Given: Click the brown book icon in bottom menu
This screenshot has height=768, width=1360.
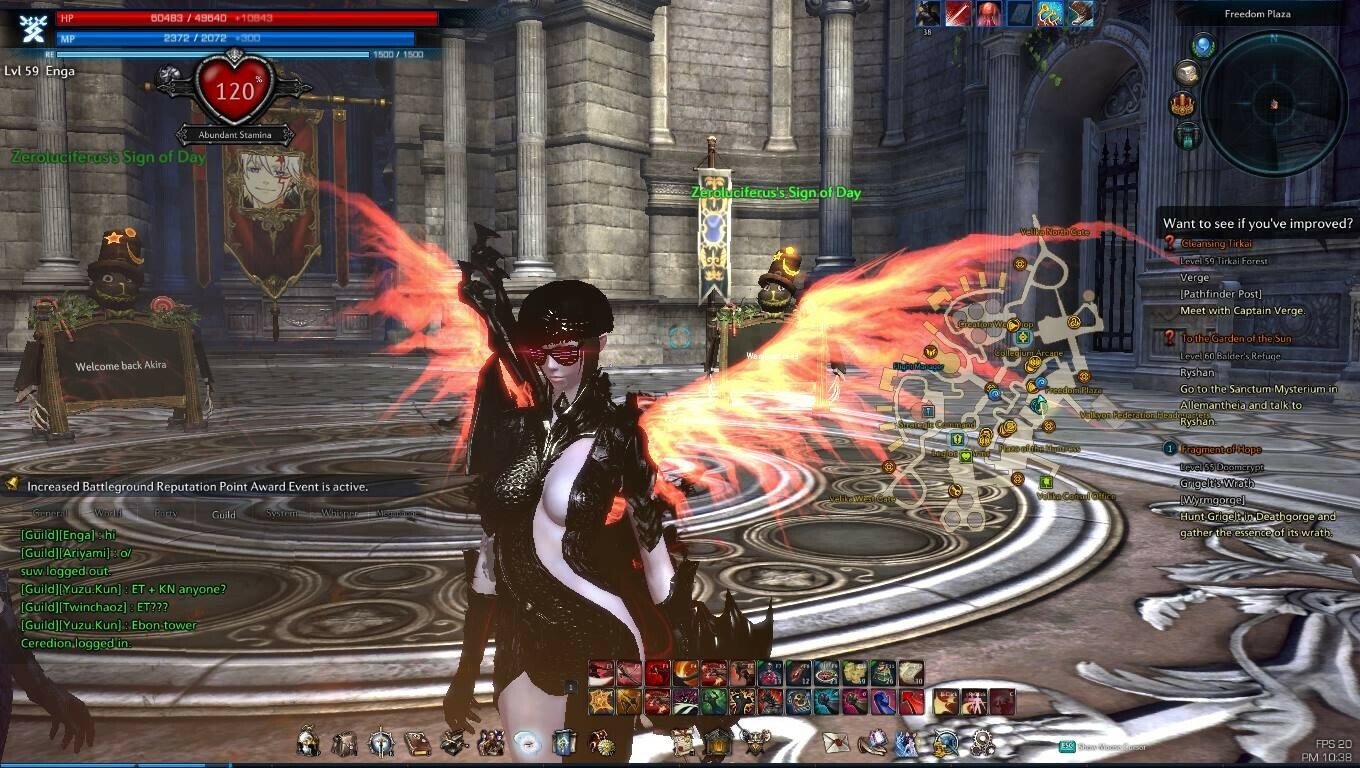Looking at the screenshot, I should (x=417, y=742).
